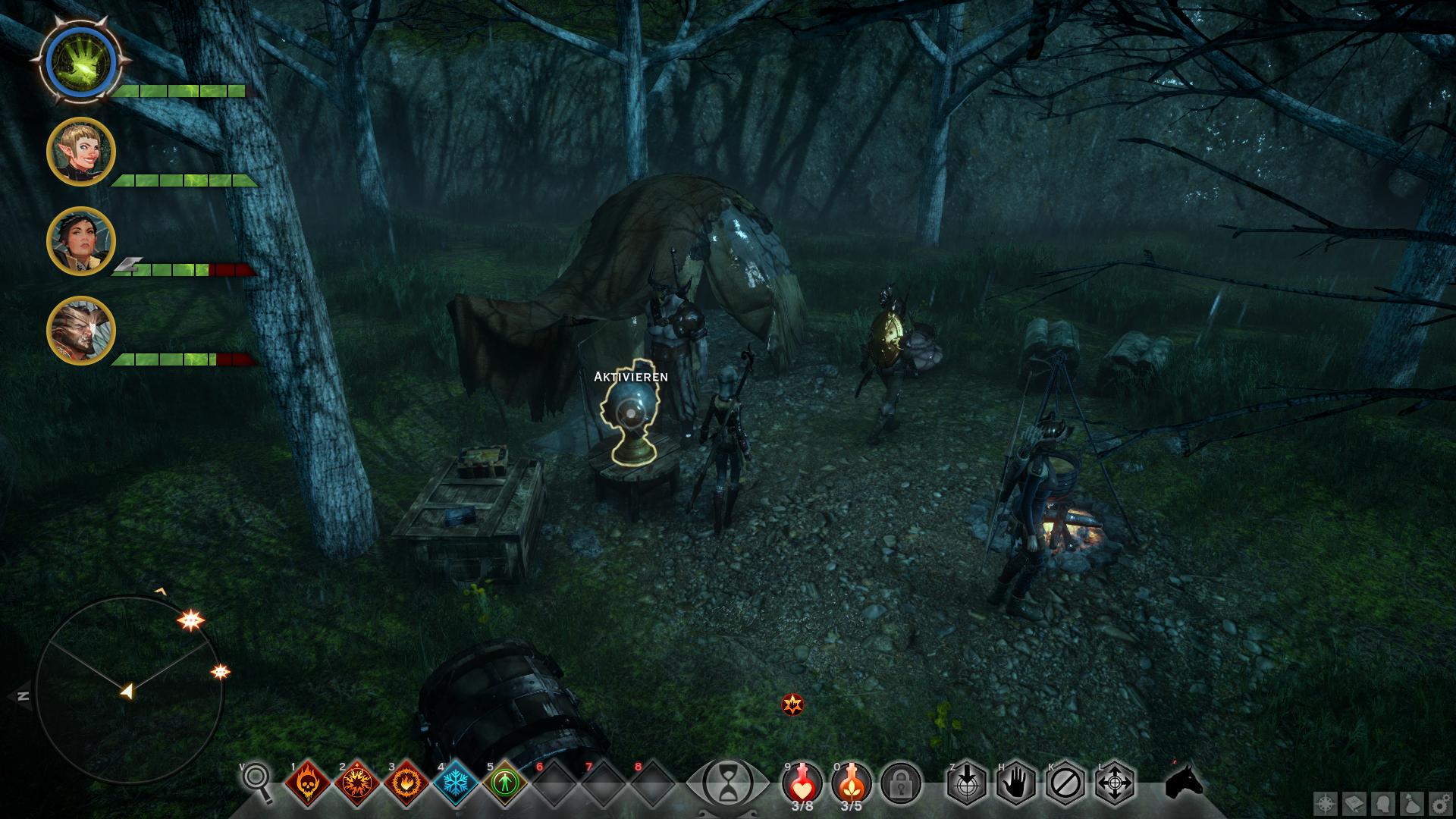Choose the dark-haired woman's party portrait
This screenshot has height=819, width=1456.
(80, 241)
